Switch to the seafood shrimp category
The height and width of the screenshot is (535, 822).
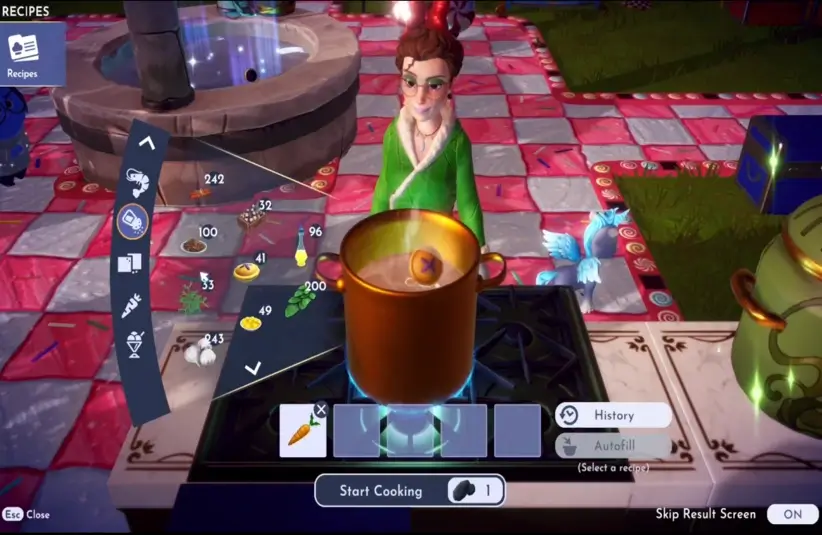coord(138,183)
